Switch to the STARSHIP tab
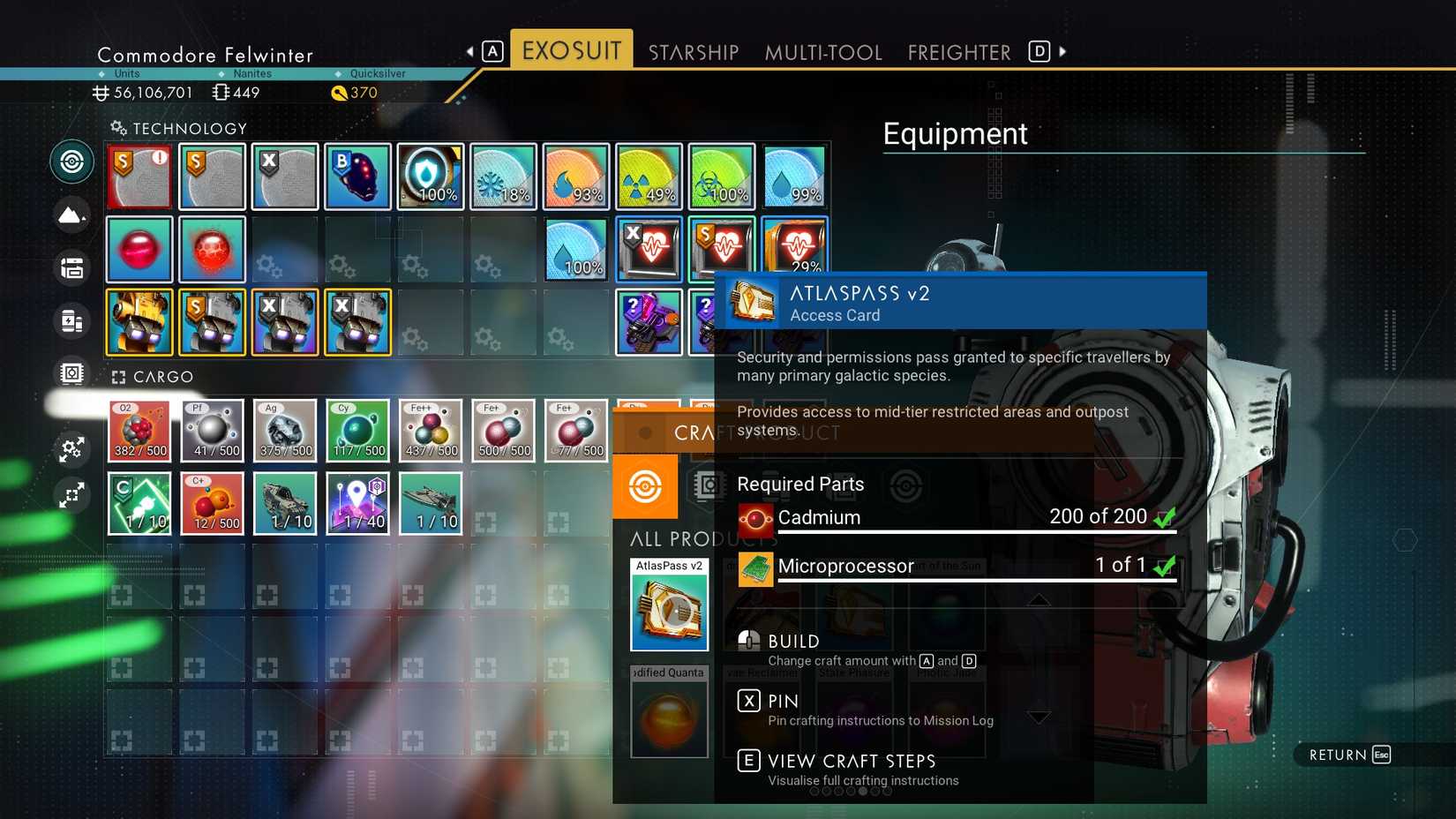Image resolution: width=1456 pixels, height=819 pixels. [x=694, y=52]
